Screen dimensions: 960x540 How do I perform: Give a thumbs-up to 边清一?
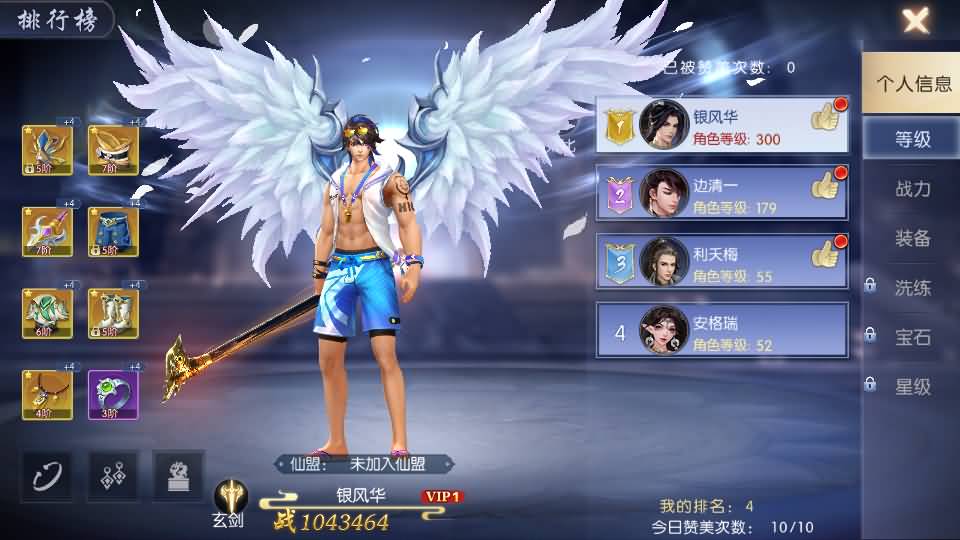pyautogui.click(x=826, y=186)
